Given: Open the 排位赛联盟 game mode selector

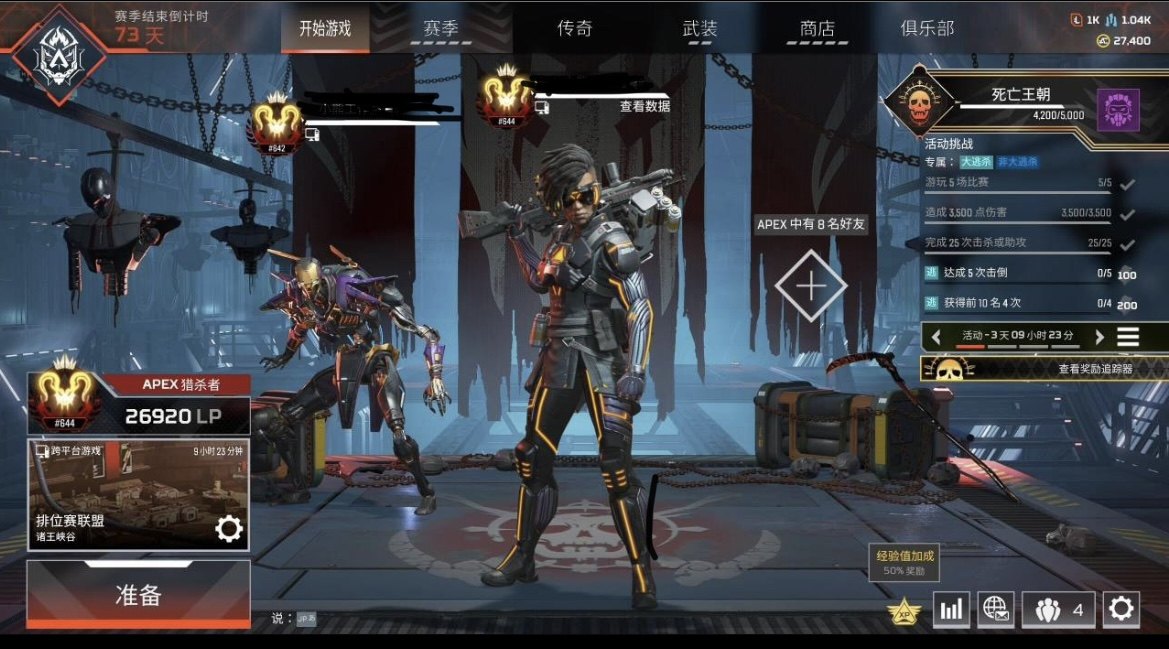Looking at the screenshot, I should pos(120,495).
